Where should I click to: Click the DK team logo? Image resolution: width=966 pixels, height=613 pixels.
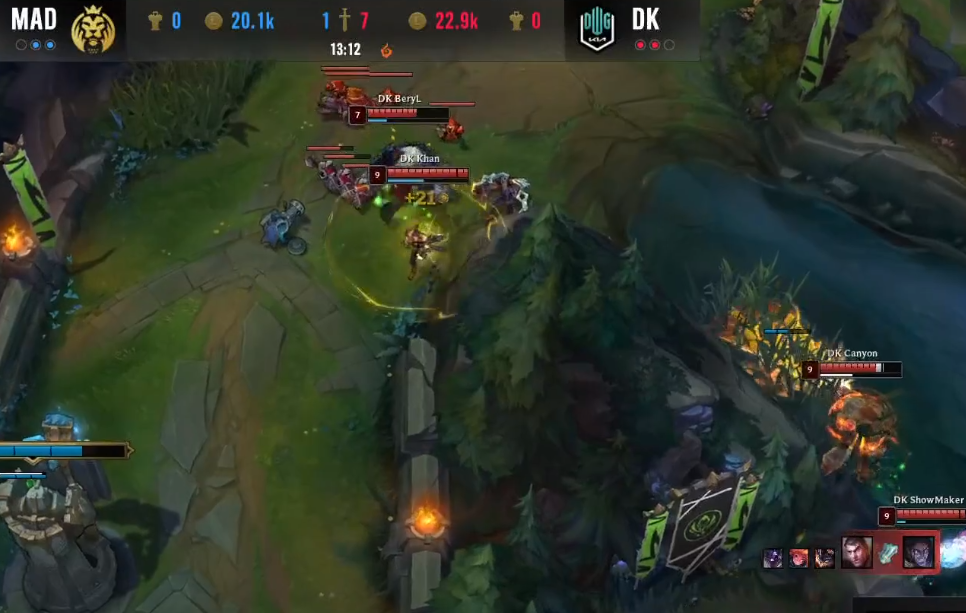[x=597, y=29]
